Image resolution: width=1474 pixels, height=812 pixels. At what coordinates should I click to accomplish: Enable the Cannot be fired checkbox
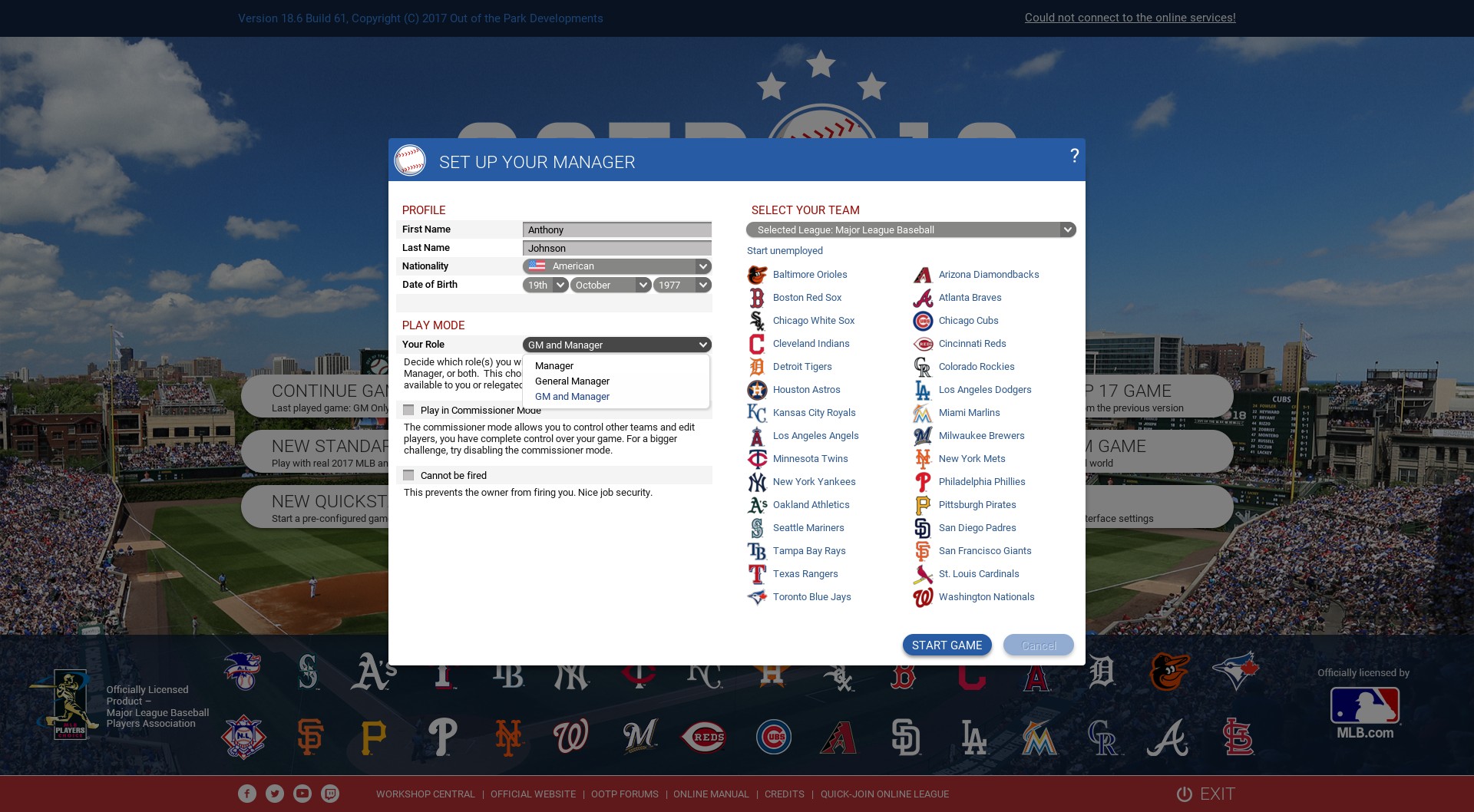point(409,476)
